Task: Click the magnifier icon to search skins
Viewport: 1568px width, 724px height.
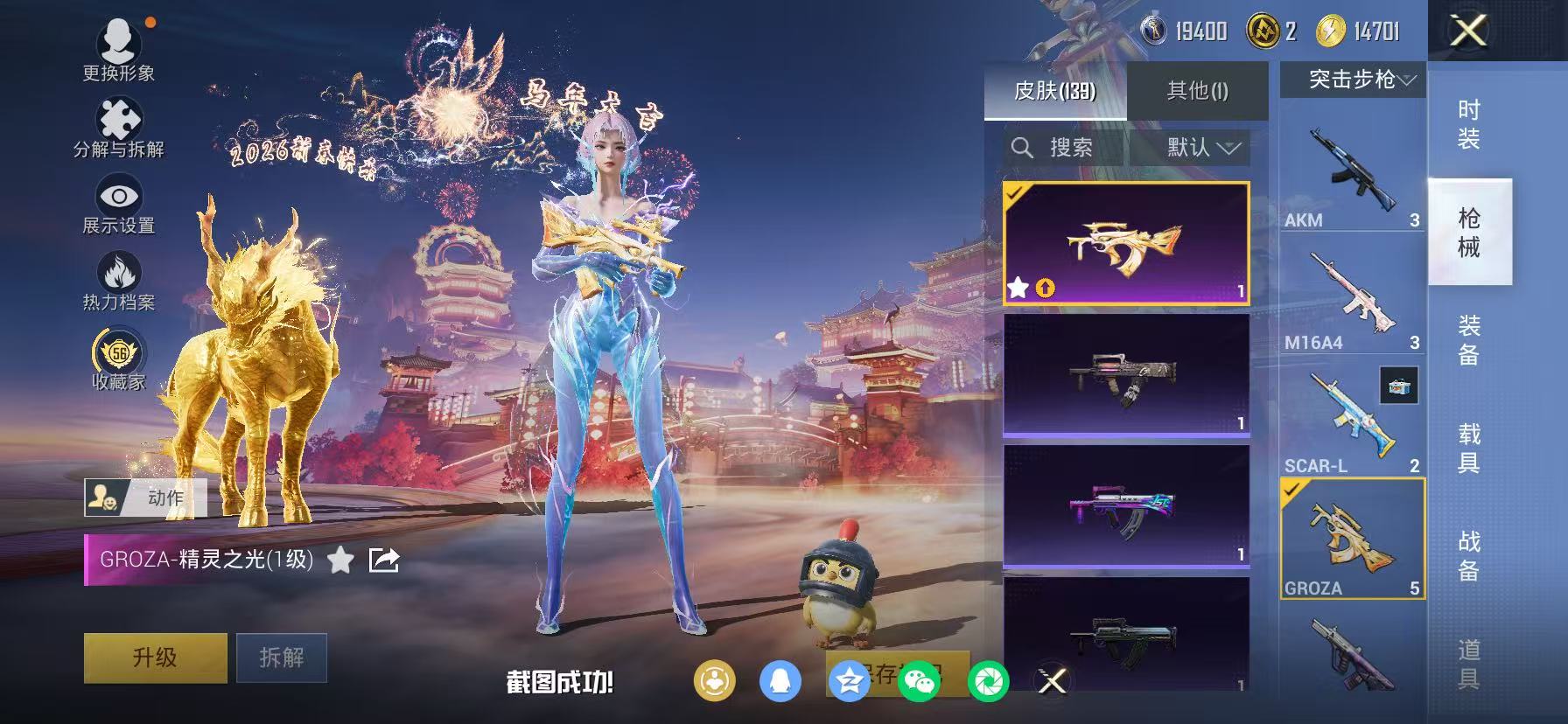Action: (x=1024, y=148)
